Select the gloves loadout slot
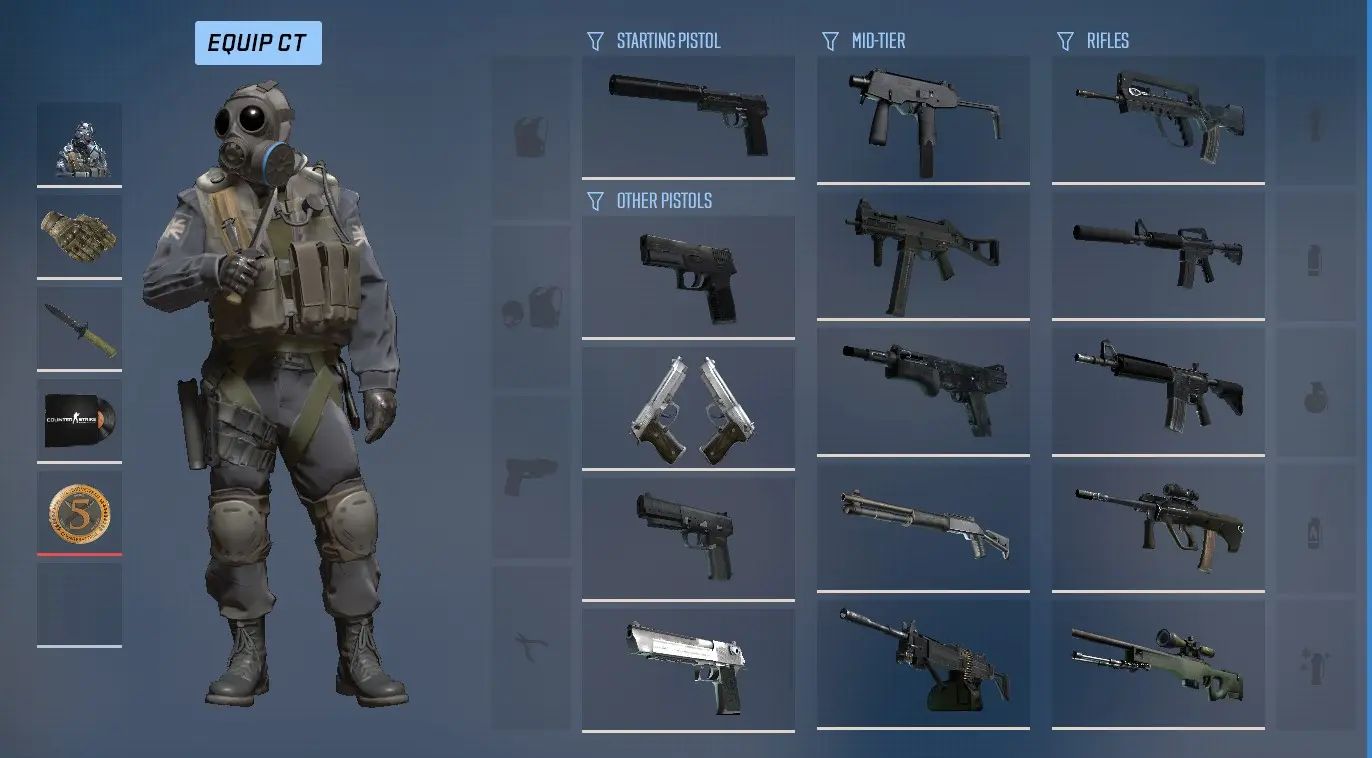 [79, 235]
